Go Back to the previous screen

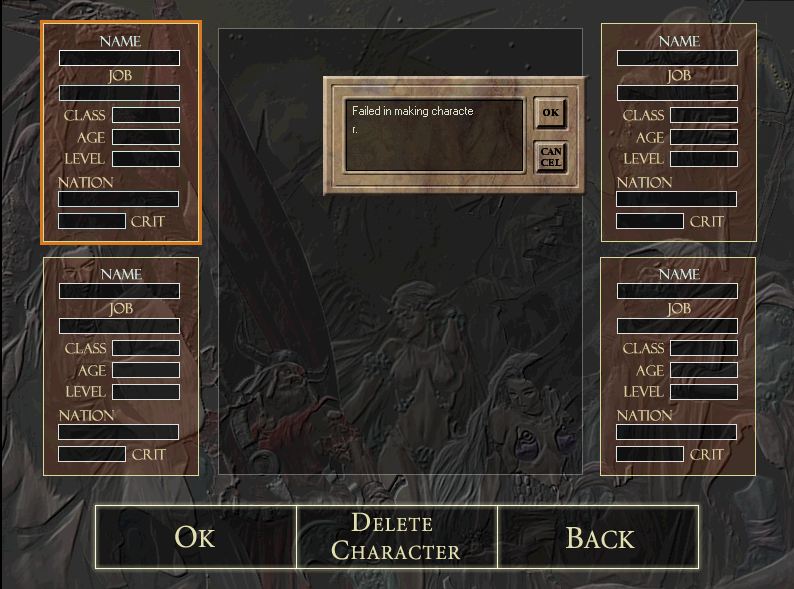point(598,537)
